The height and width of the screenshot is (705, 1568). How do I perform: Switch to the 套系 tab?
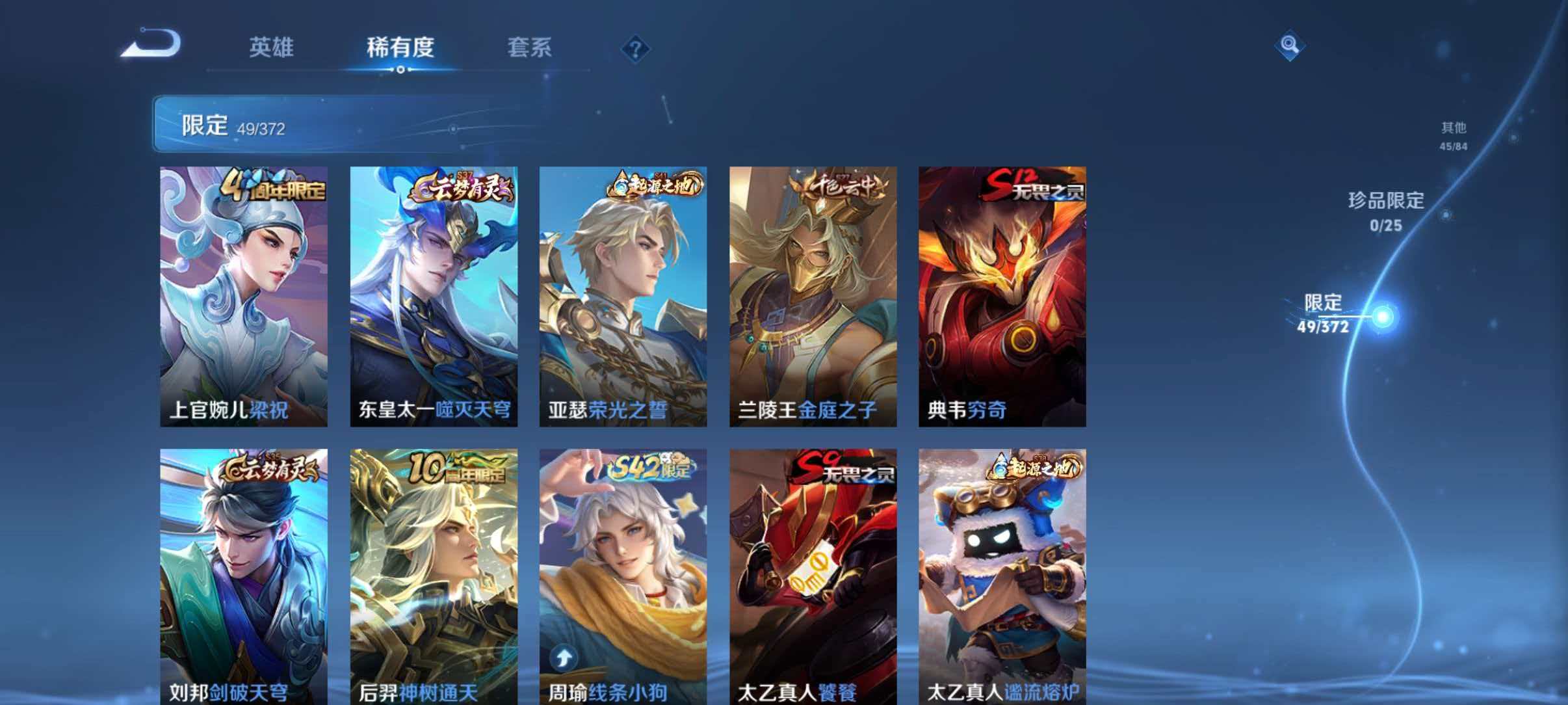(529, 47)
